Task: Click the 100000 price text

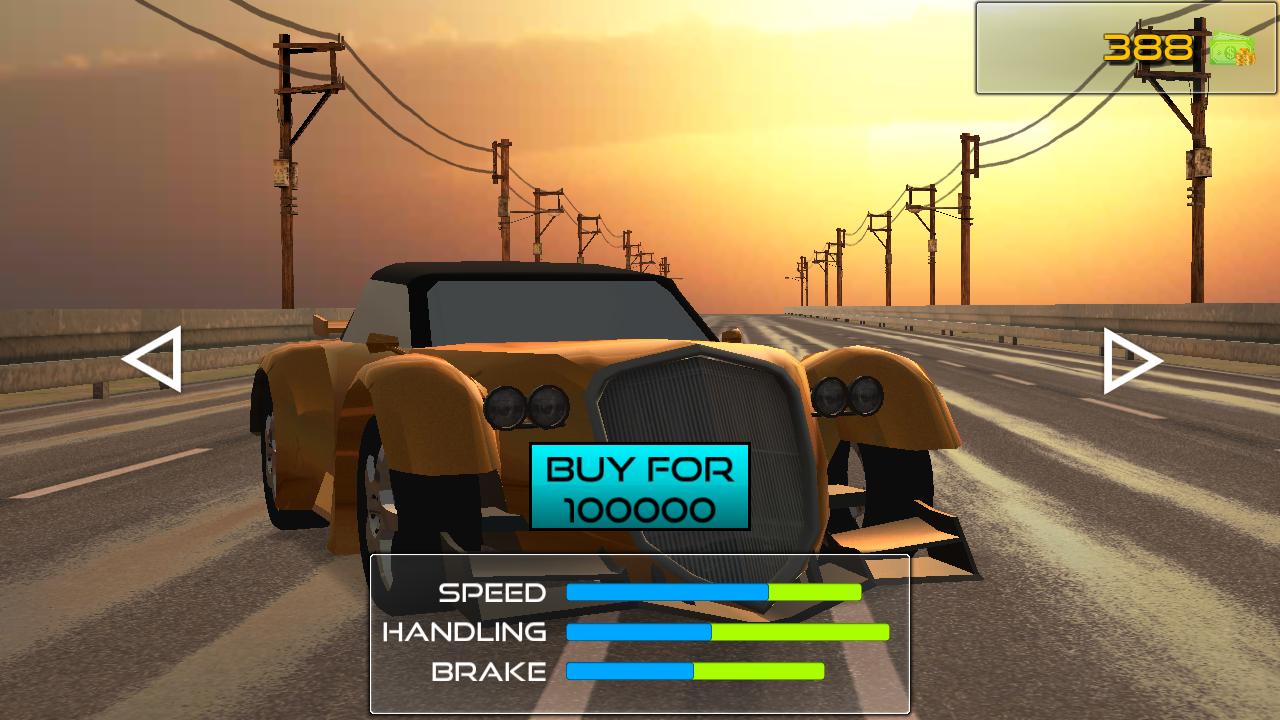Action: point(641,511)
